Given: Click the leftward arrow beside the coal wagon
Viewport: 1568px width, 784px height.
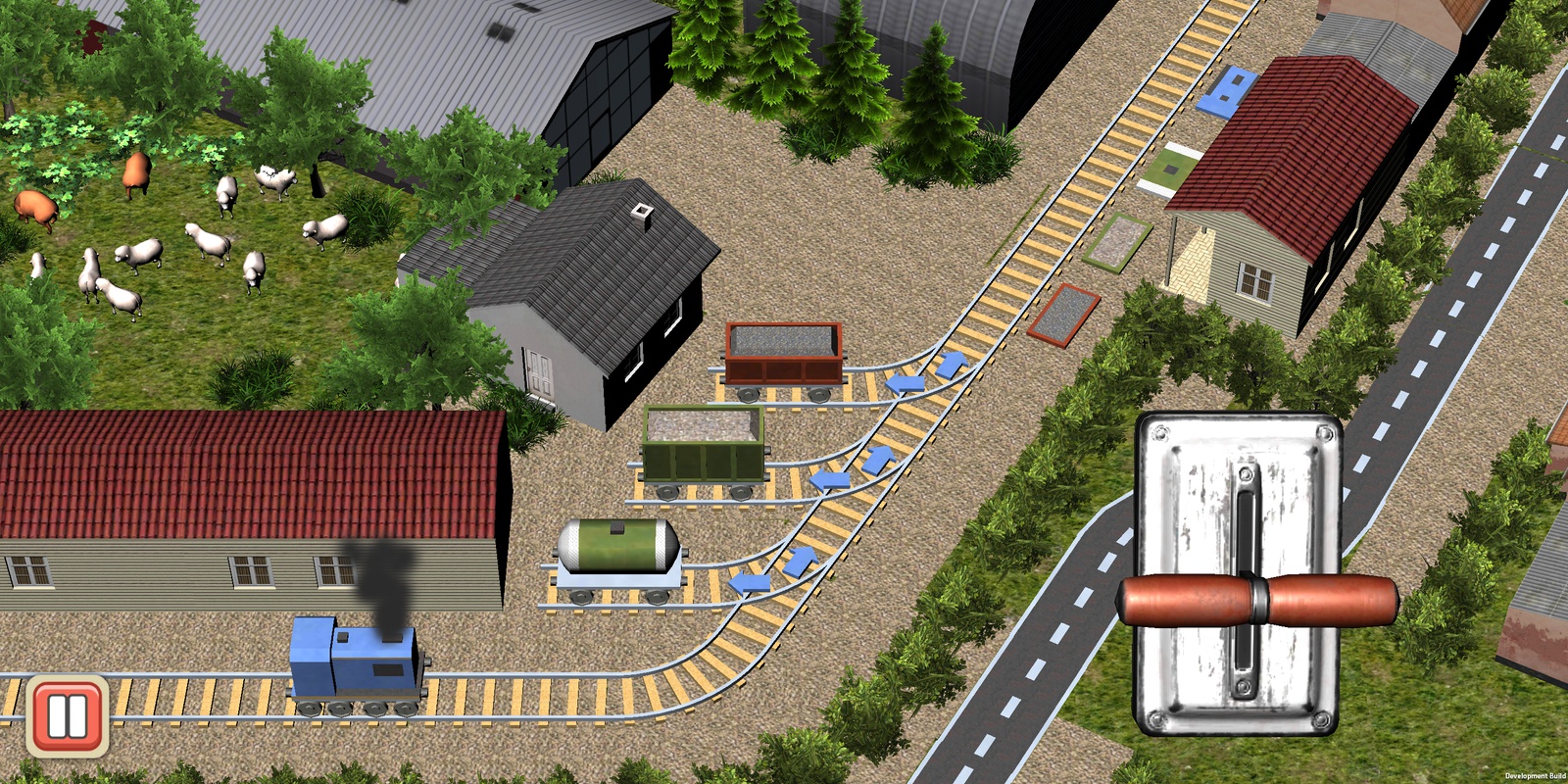Looking at the screenshot, I should (x=905, y=382).
